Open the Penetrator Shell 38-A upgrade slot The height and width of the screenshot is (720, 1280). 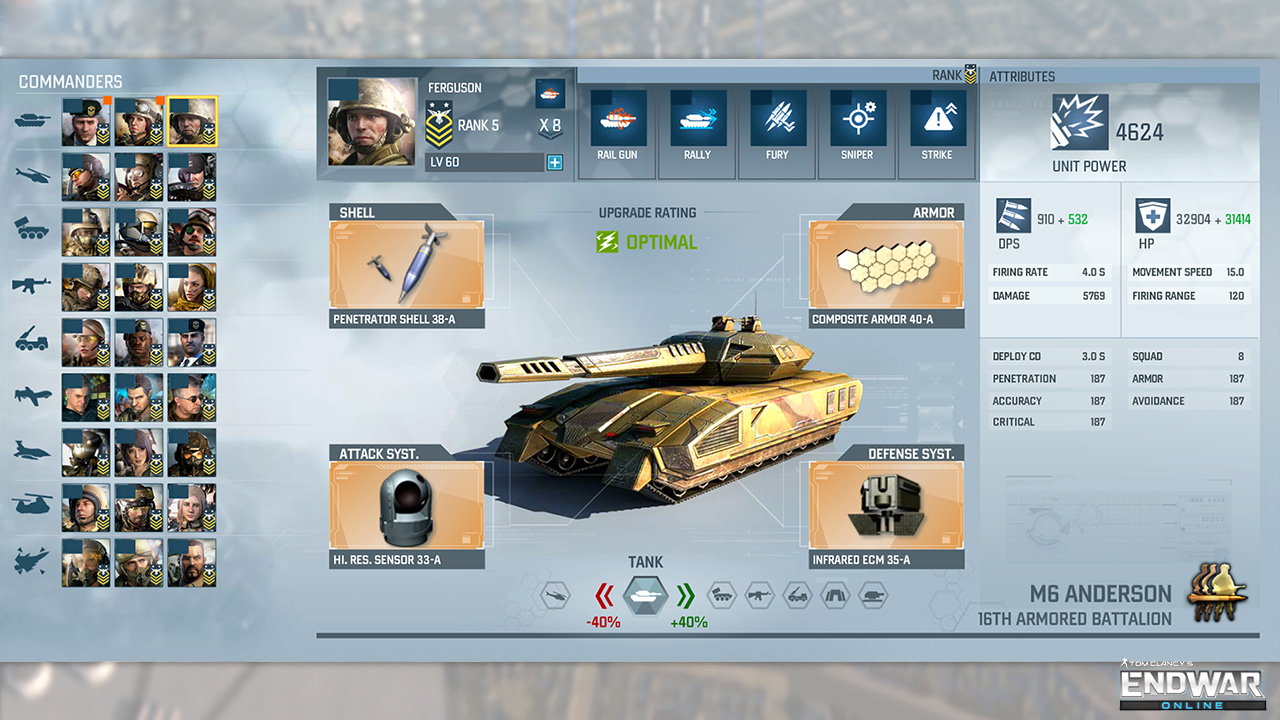pos(407,265)
